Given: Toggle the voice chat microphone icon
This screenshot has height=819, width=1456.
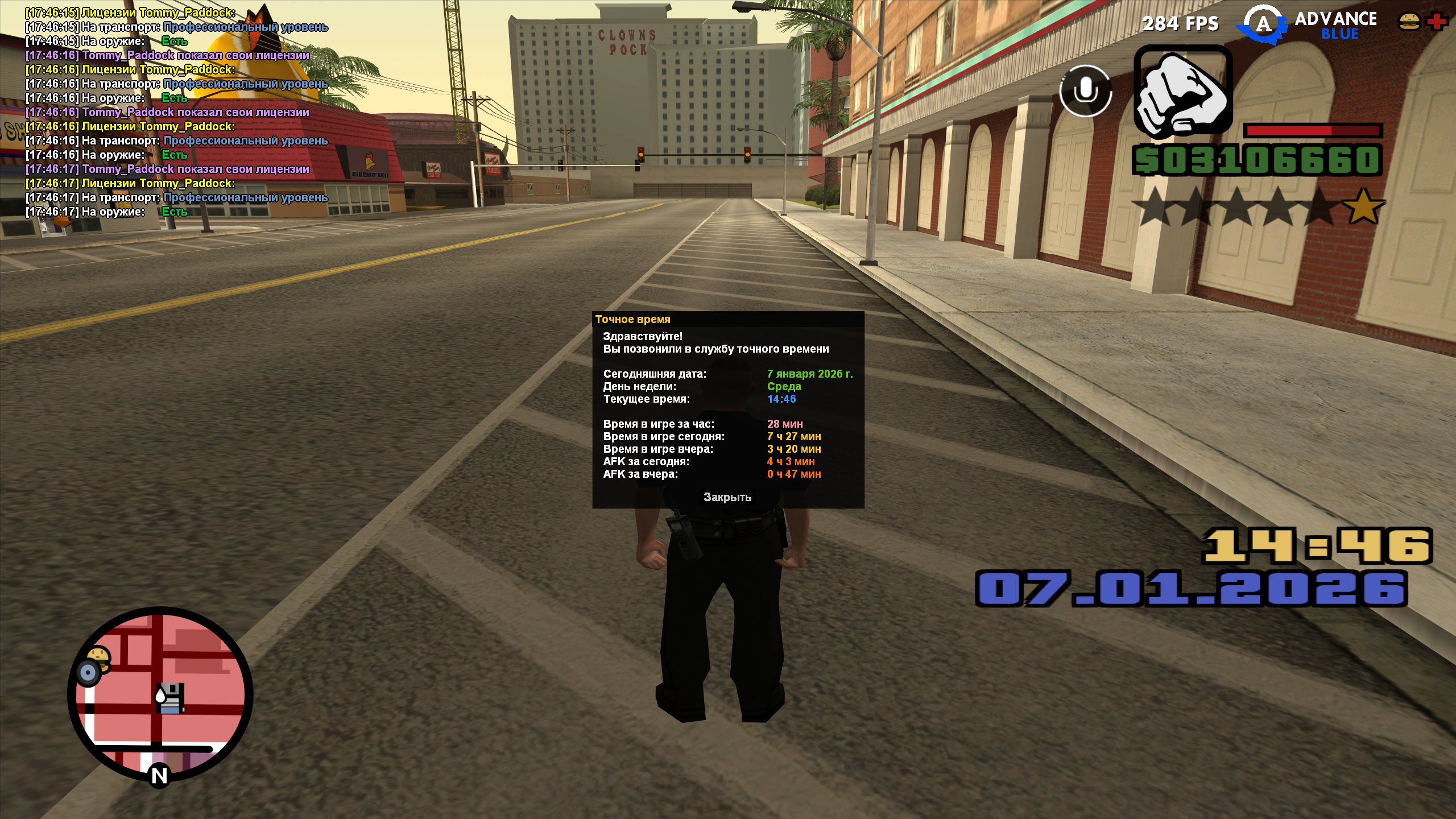Looking at the screenshot, I should coord(1085,91).
